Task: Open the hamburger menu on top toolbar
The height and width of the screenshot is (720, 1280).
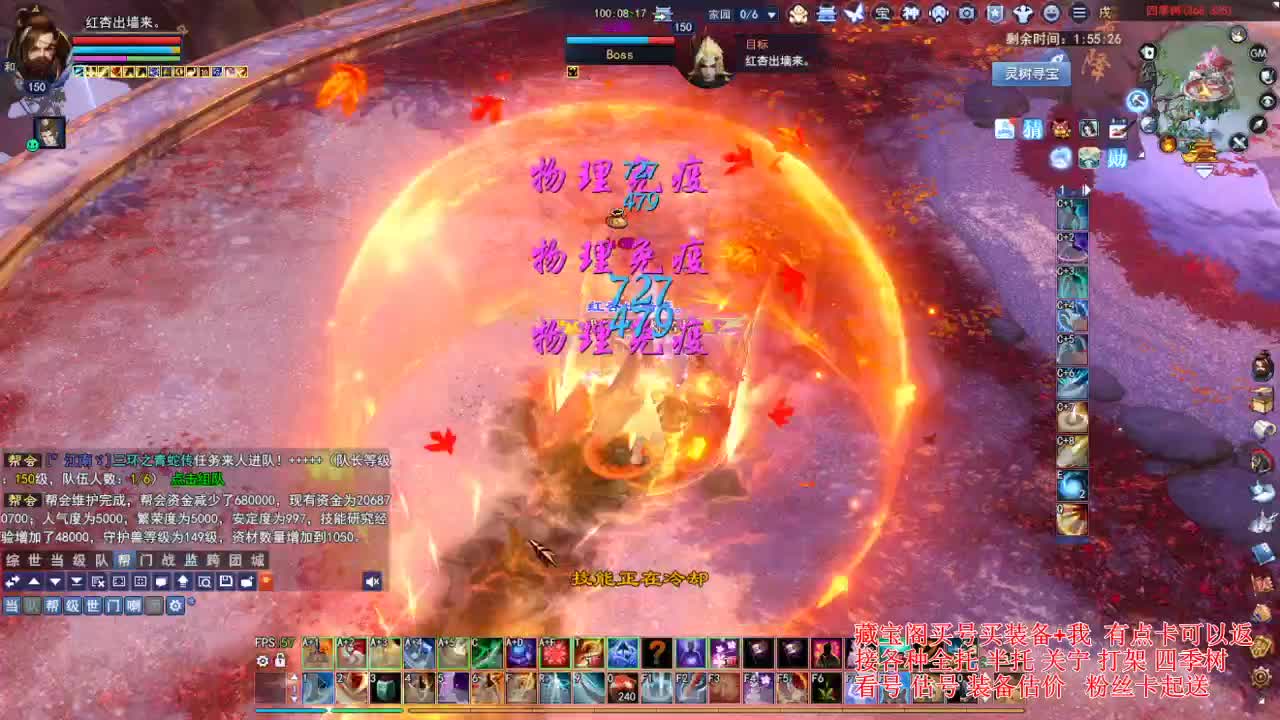Action: tap(1080, 13)
